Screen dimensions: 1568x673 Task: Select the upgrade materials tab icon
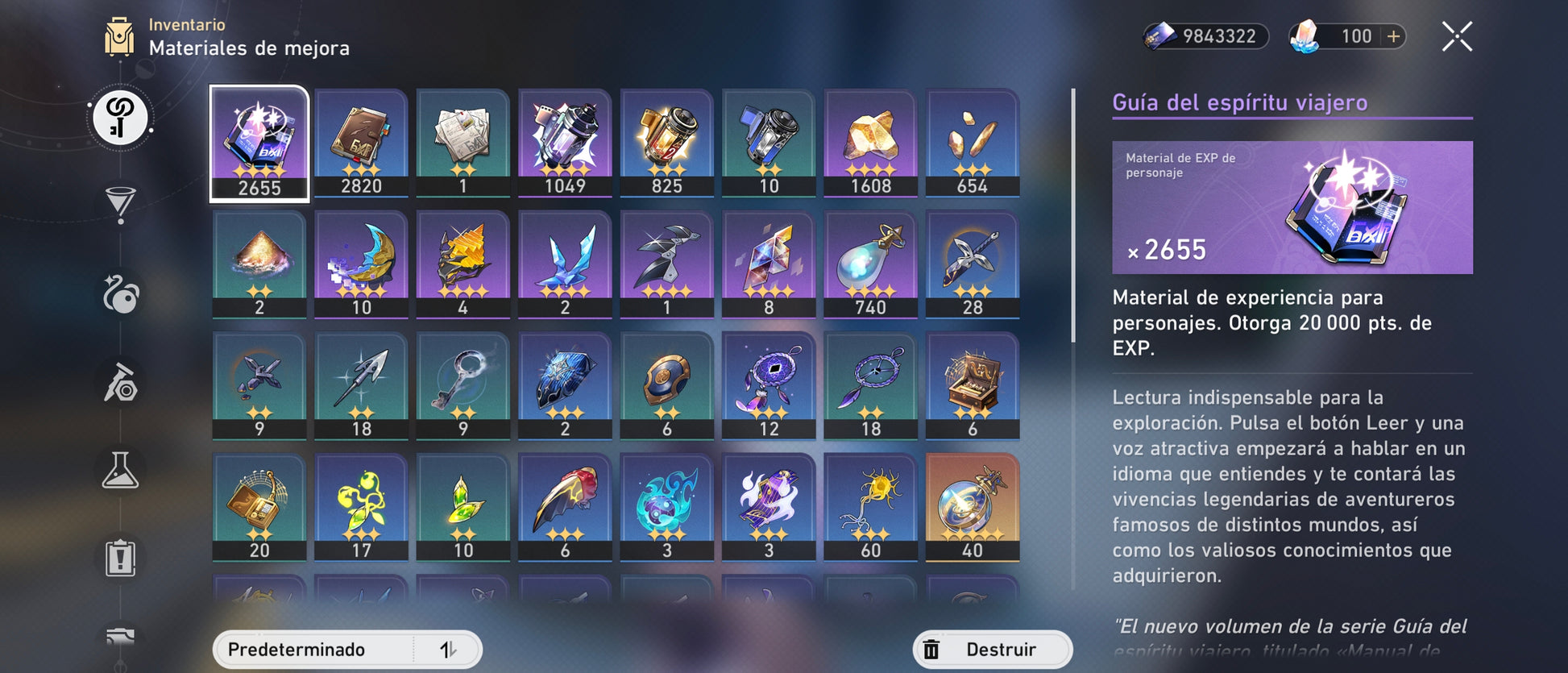click(120, 118)
